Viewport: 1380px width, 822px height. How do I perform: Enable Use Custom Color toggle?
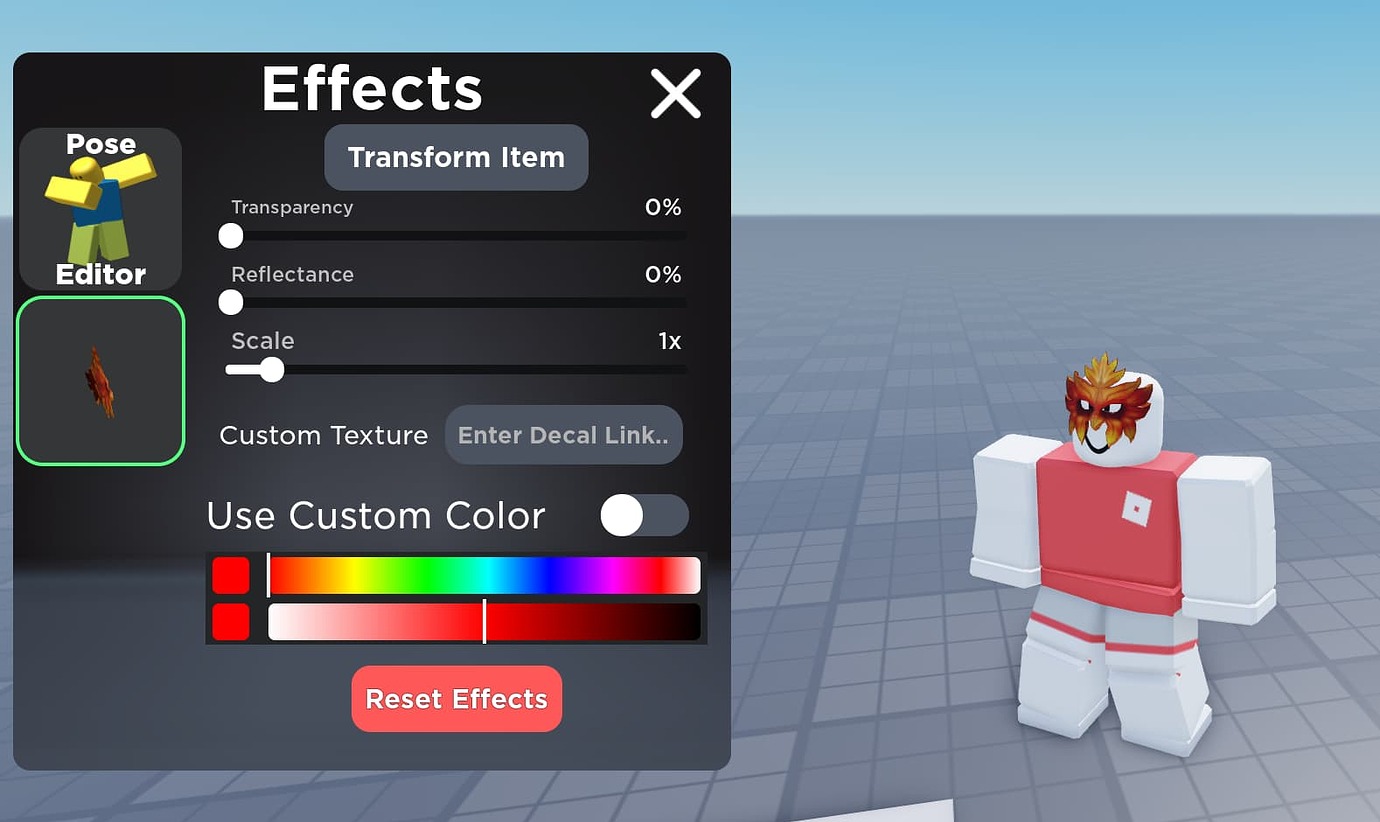tap(644, 515)
